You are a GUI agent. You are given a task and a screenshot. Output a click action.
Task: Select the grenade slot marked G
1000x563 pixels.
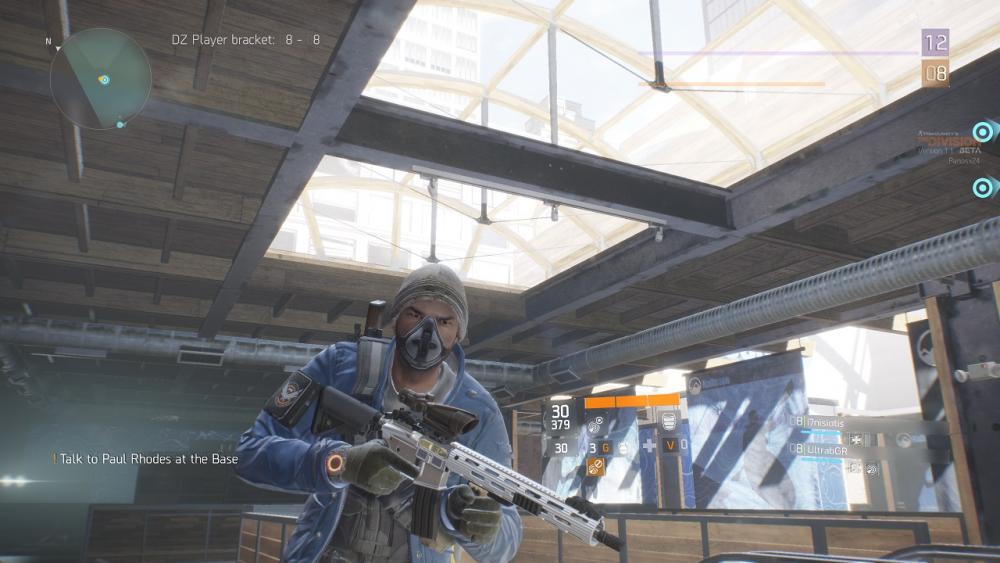tap(605, 447)
